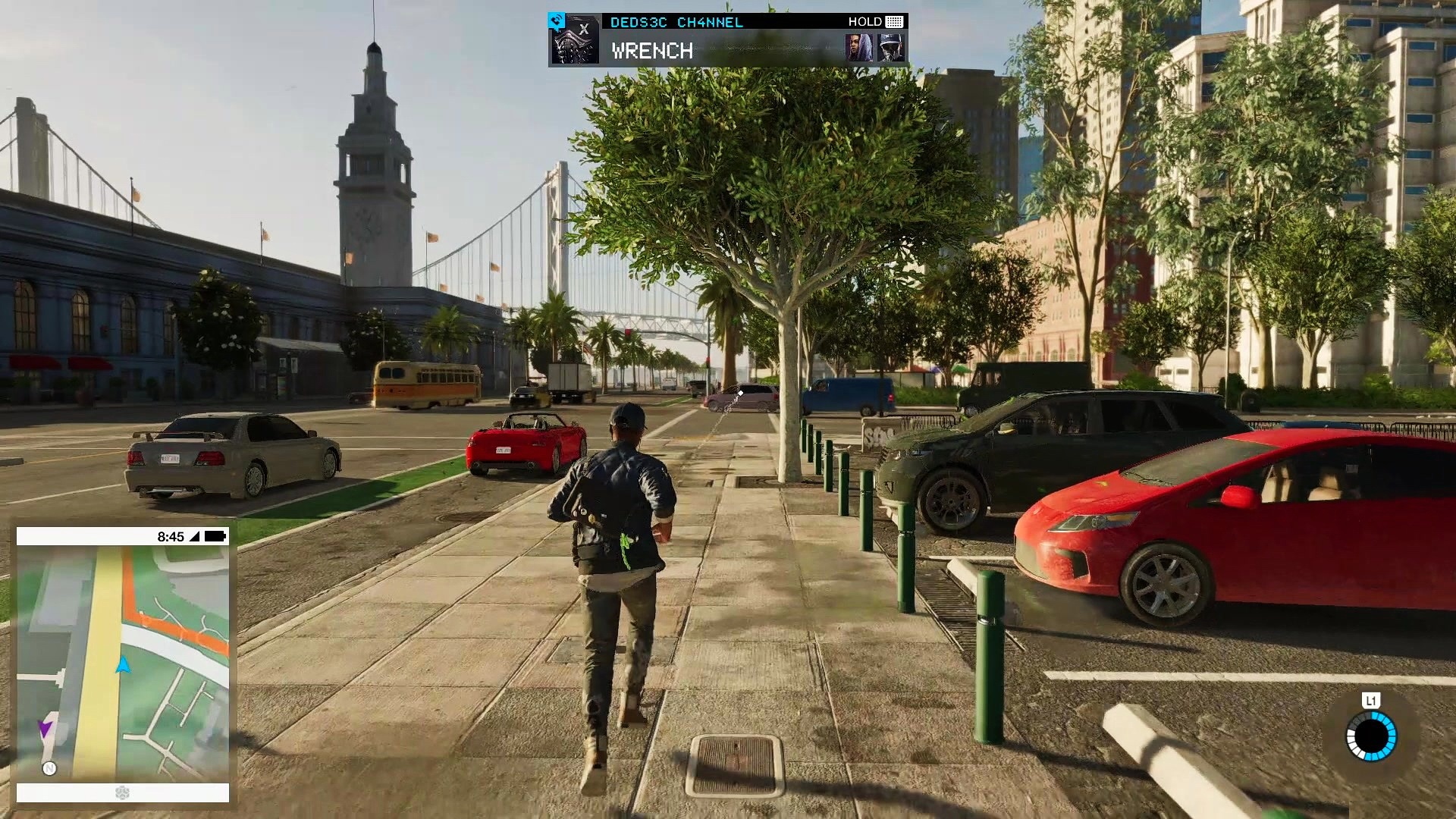This screenshot has width=1456, height=819.
Task: Click the hooded character portrait in the call banner
Action: (x=859, y=48)
